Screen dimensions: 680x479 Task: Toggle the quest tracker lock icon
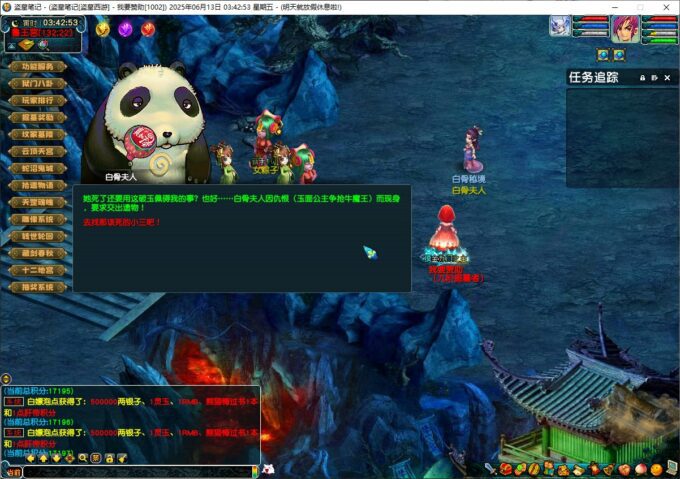point(642,78)
